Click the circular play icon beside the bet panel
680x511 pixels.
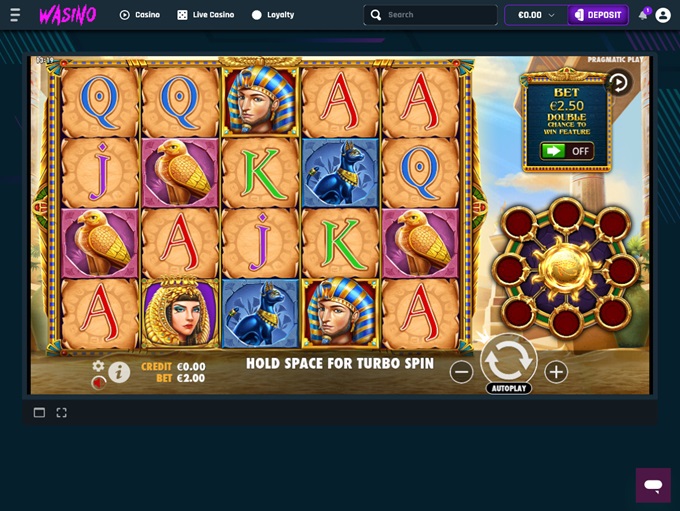(x=618, y=83)
